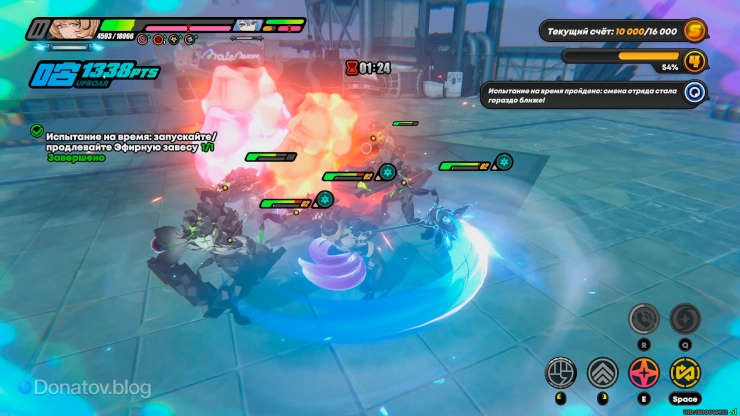Click the blue swirl timed-trial icon

pyautogui.click(x=695, y=93)
